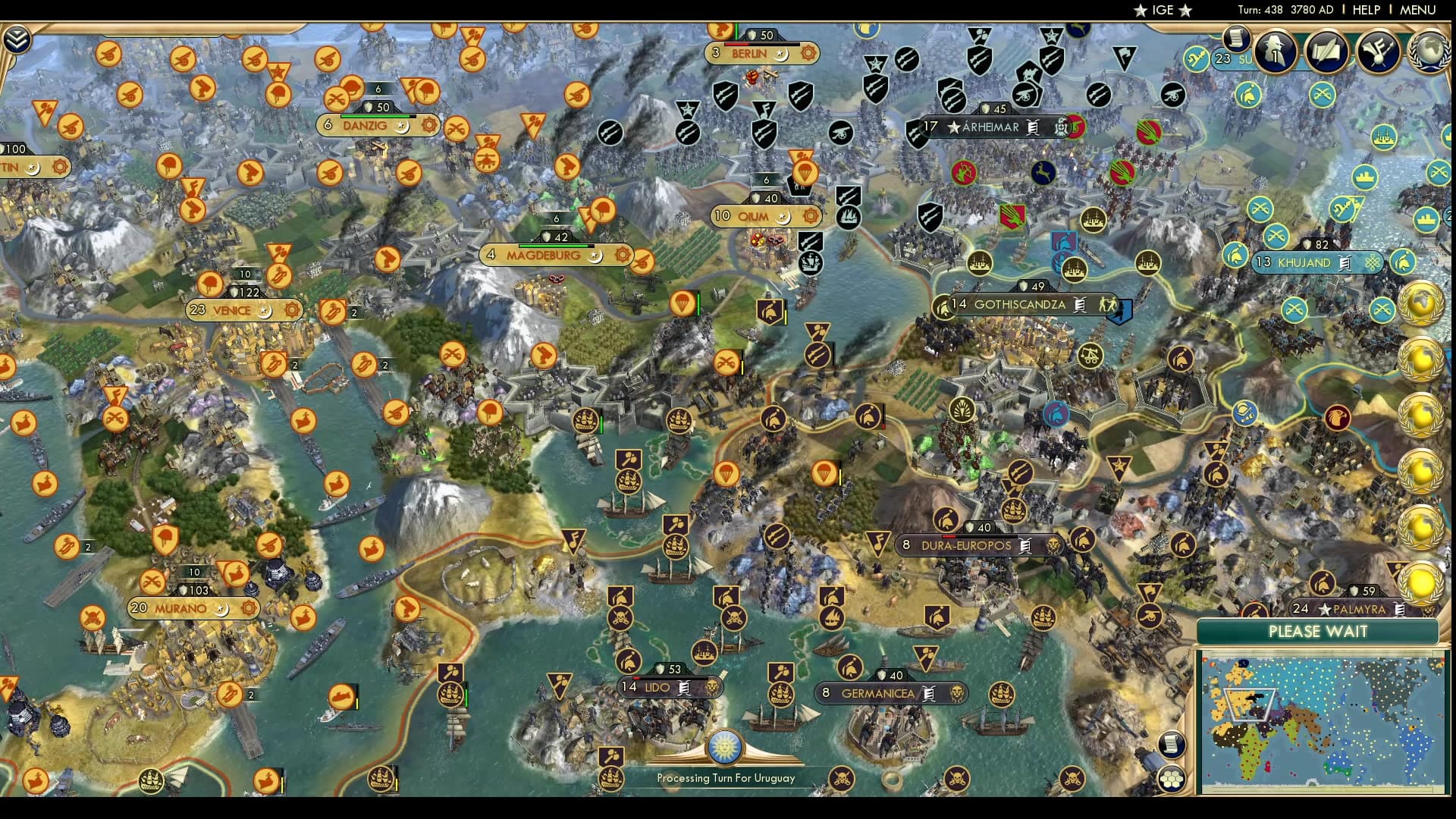Image resolution: width=1456 pixels, height=819 pixels.
Task: Open the Social Policies scroll icon
Action: pos(1327,52)
